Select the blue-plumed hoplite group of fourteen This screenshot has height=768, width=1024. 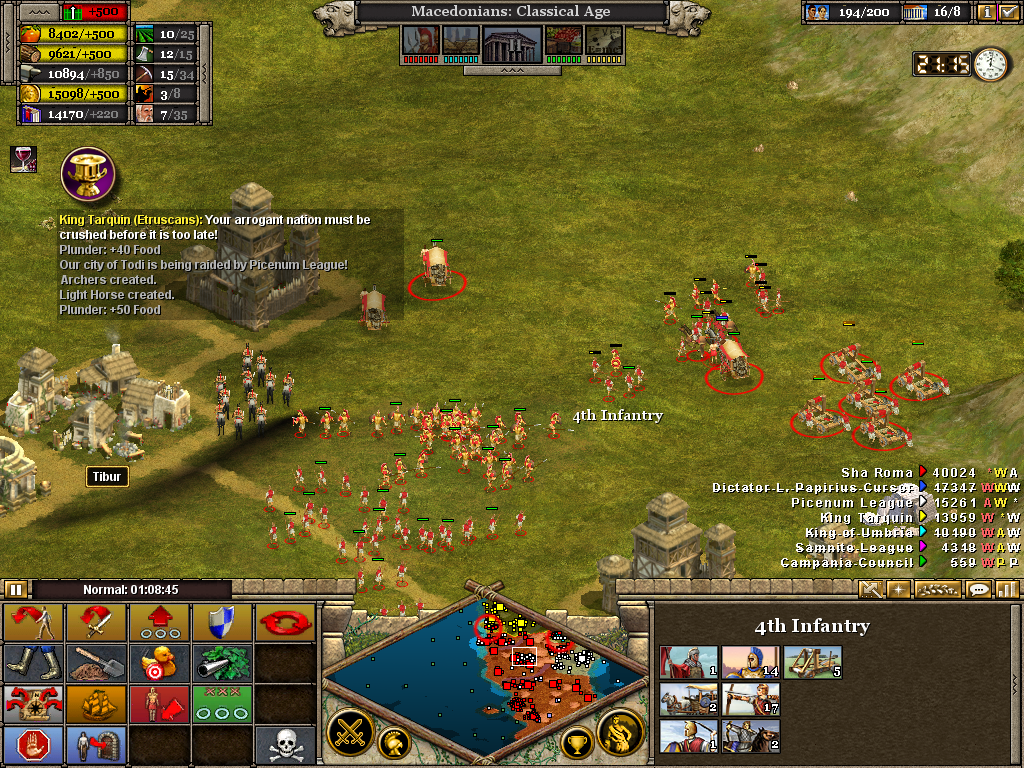point(750,663)
